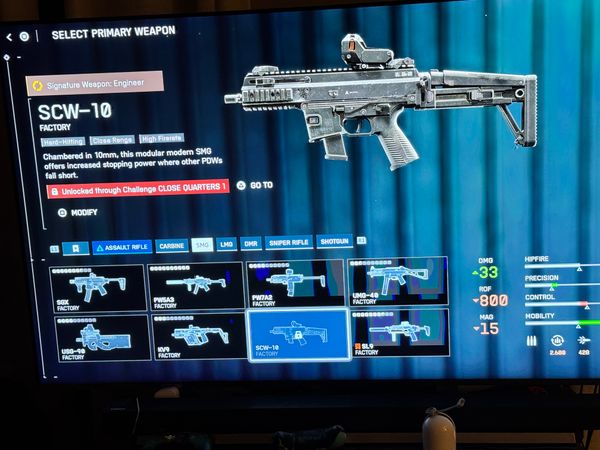The height and width of the screenshot is (450, 600).
Task: Switch to the Assault Rifle category tab
Action: pos(122,246)
